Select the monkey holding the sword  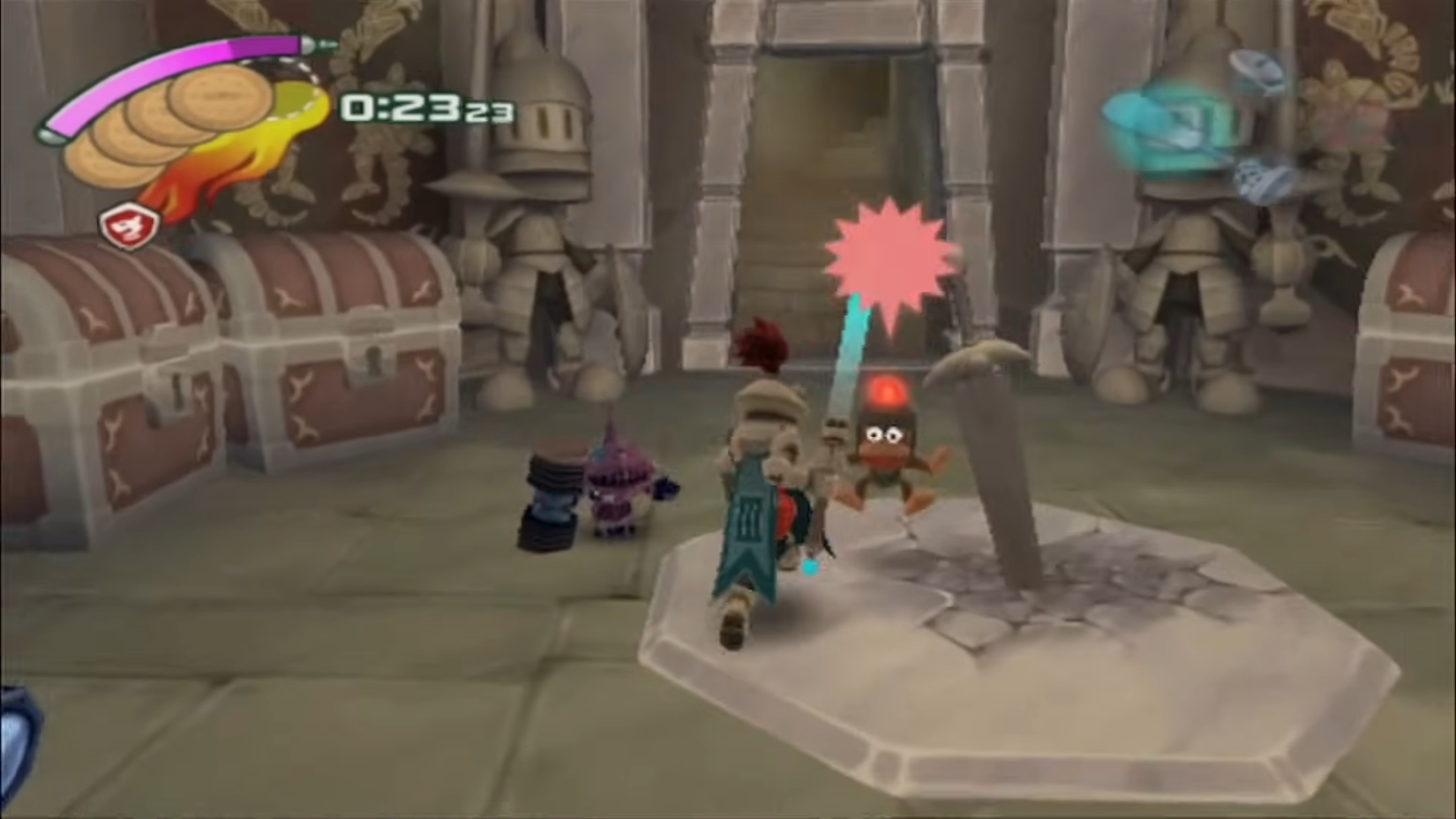[887, 459]
